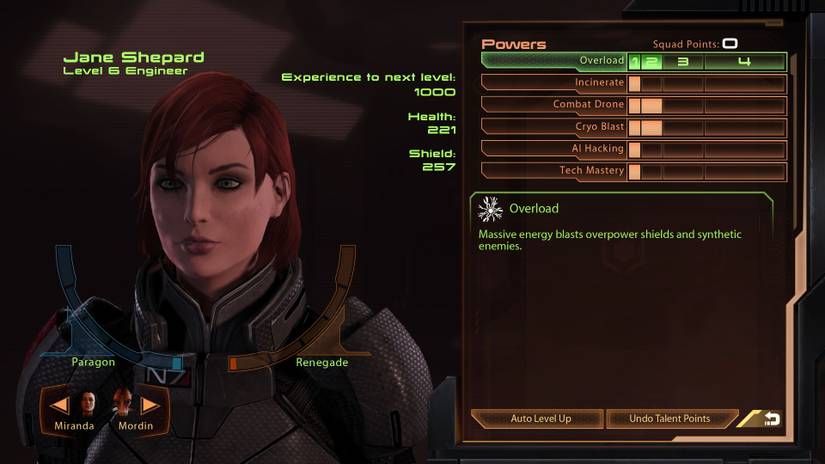Select the Overload power row

pyautogui.click(x=554, y=61)
